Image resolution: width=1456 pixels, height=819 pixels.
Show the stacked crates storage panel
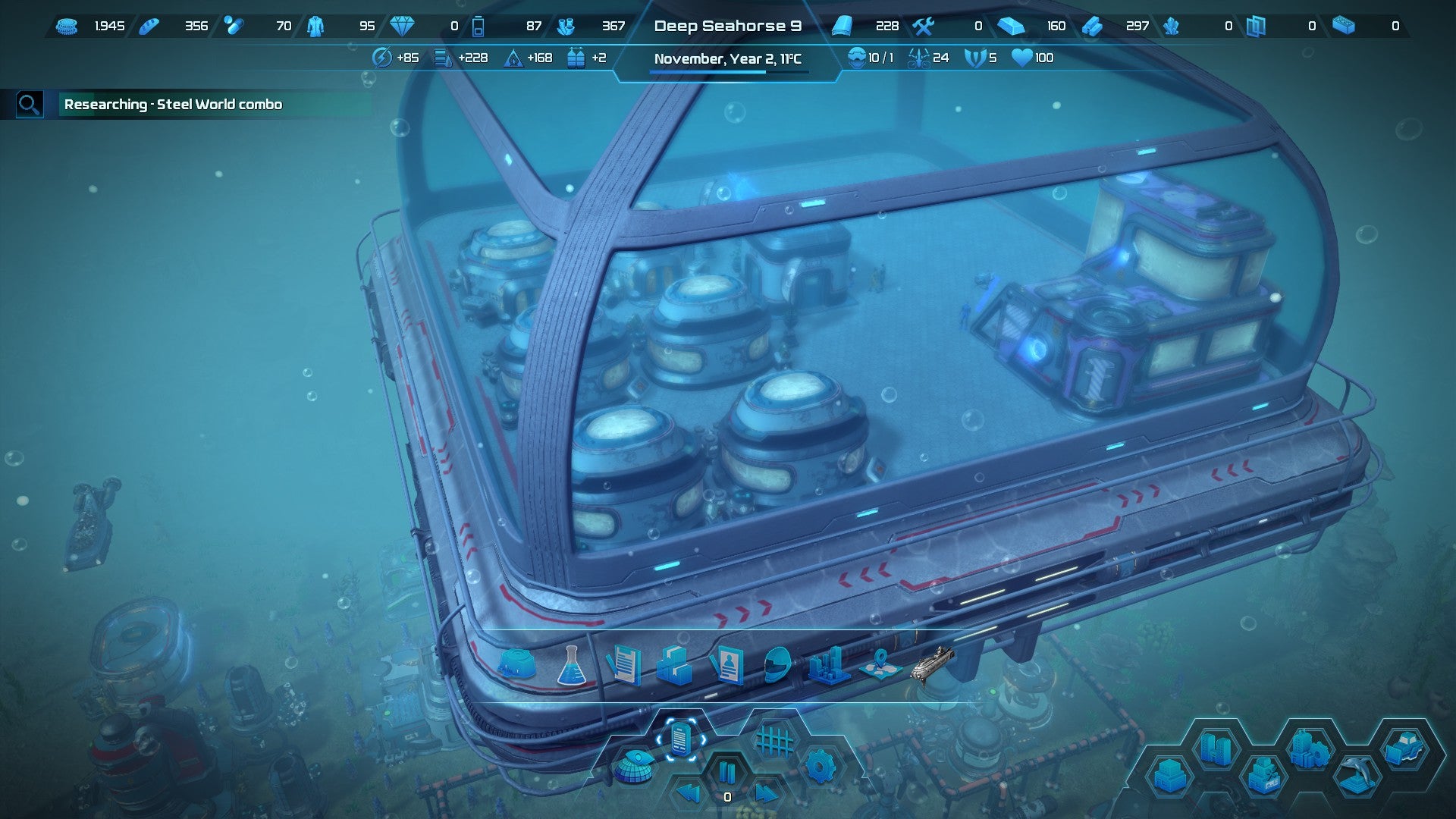674,665
